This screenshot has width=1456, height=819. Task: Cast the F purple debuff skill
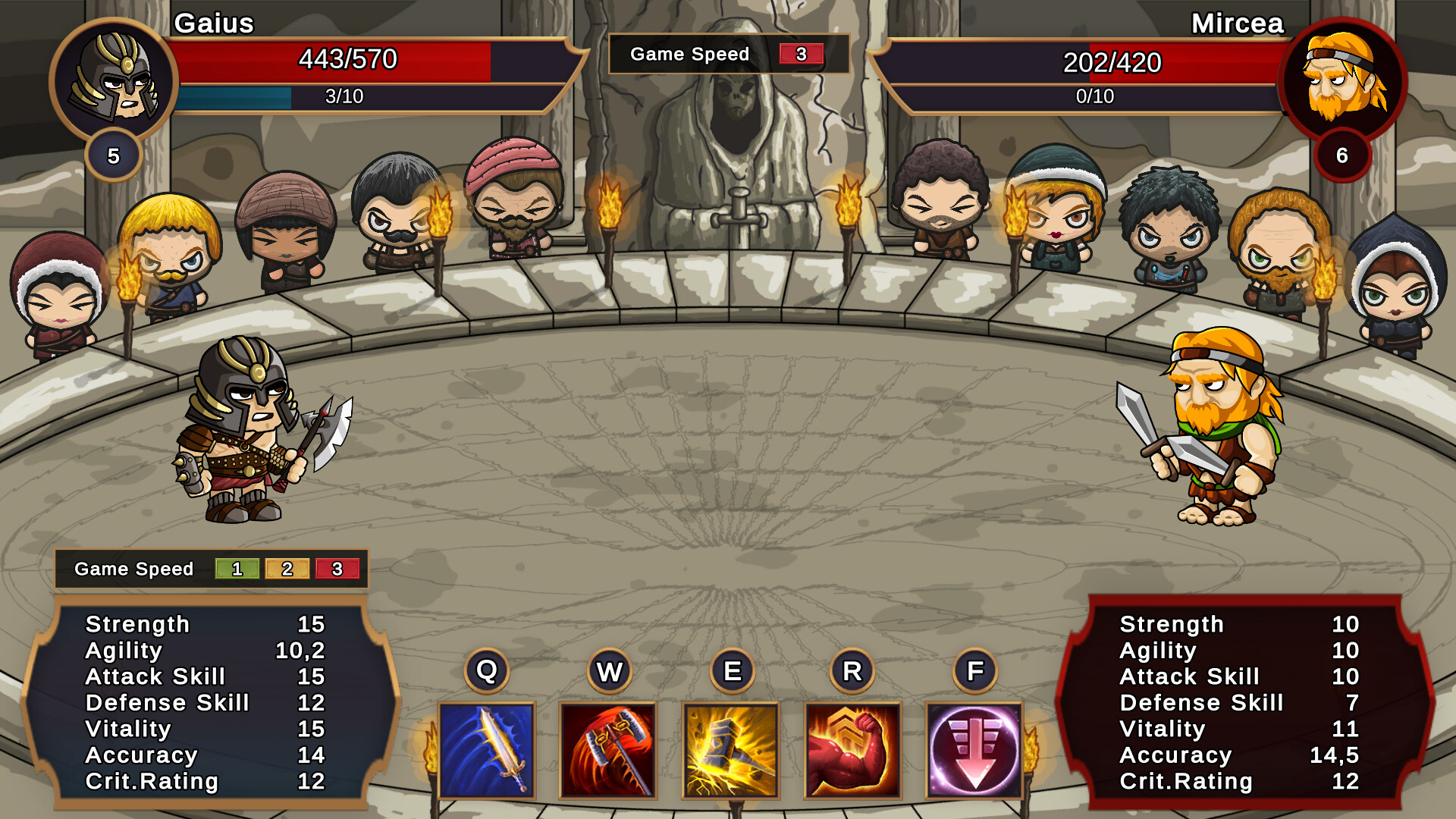(x=976, y=753)
